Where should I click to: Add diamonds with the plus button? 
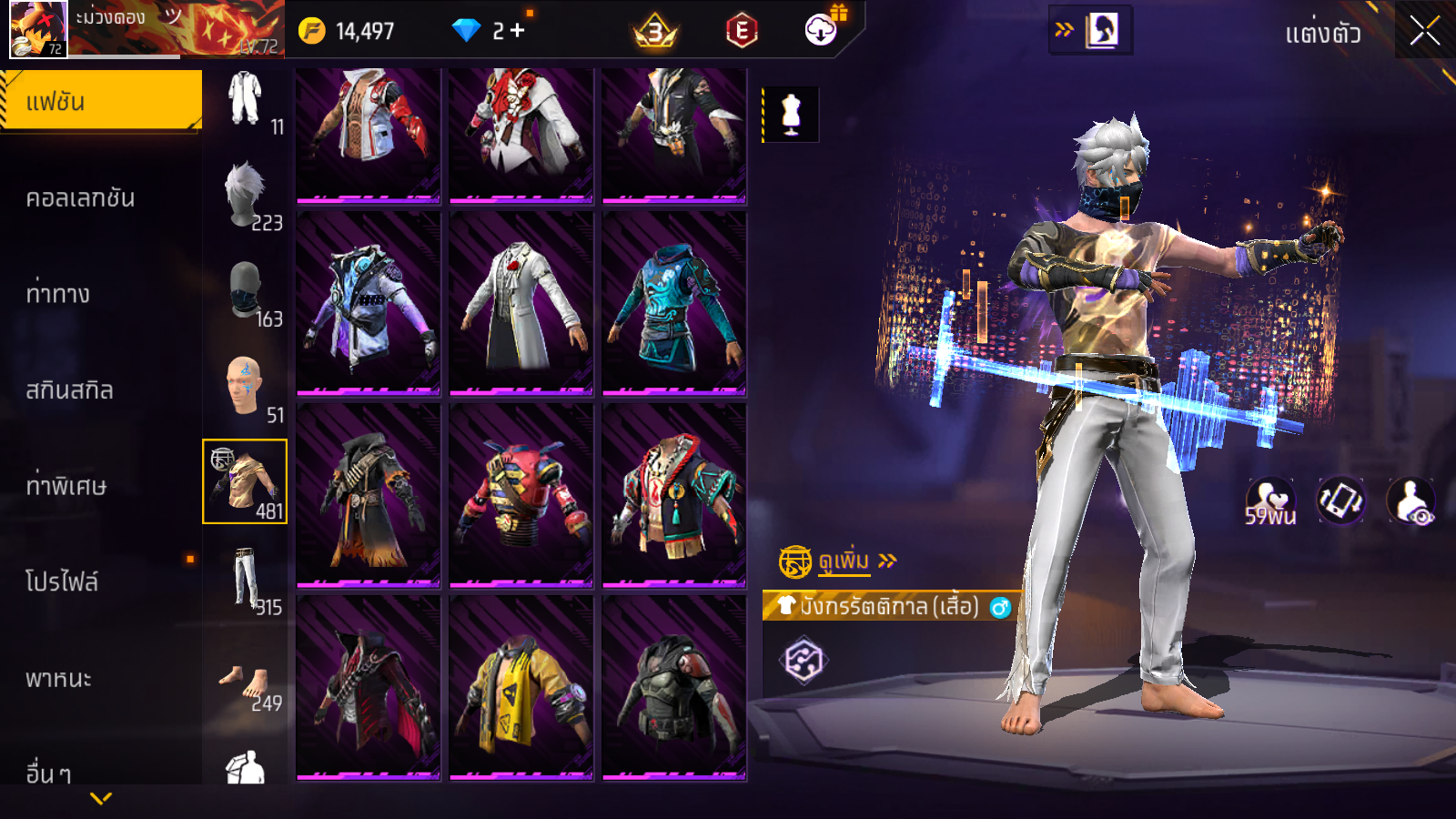coord(517,31)
